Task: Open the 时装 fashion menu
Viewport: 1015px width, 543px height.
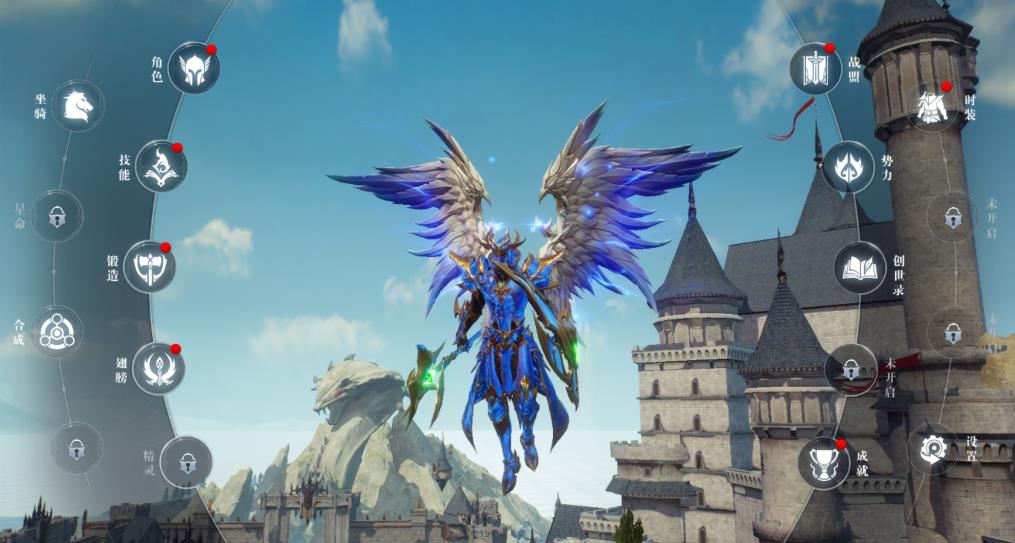Action: [934, 106]
